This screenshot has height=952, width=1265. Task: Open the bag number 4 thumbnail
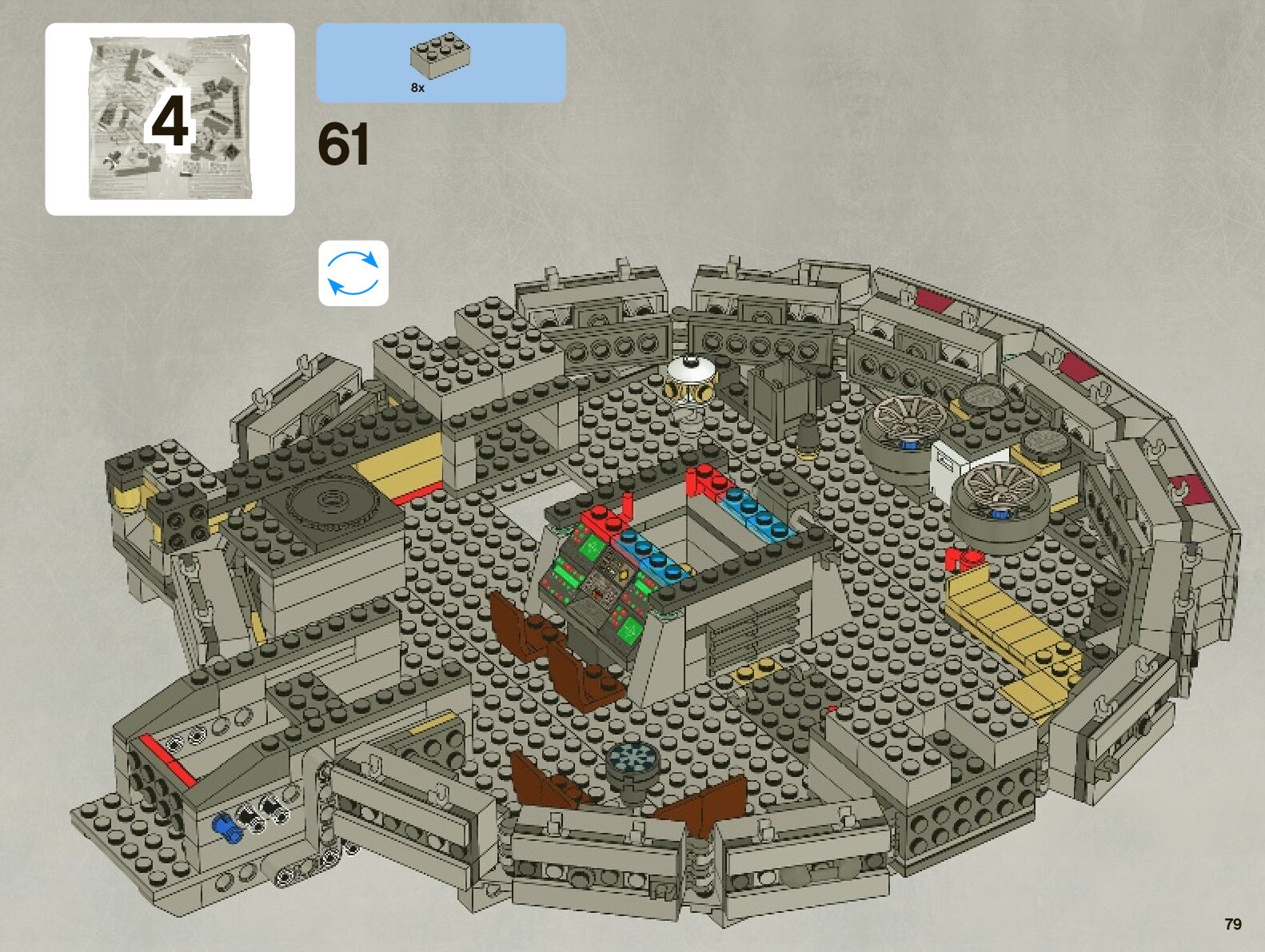tap(170, 119)
